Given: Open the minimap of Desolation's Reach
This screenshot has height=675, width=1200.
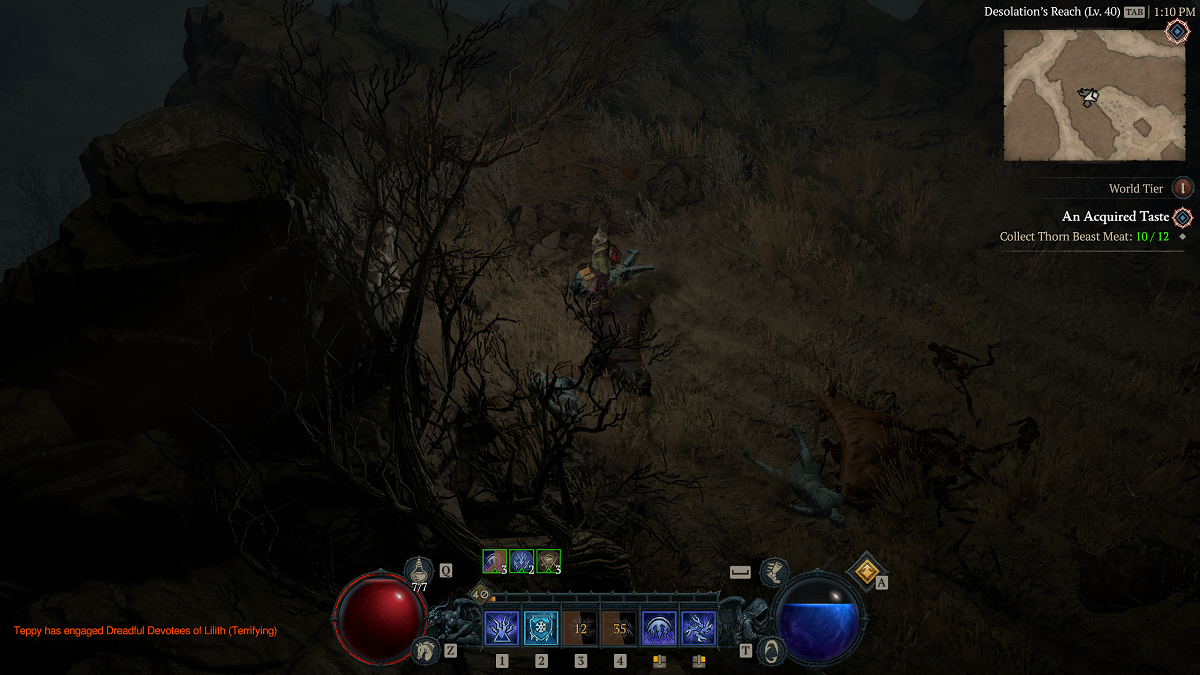Looking at the screenshot, I should pos(1093,95).
